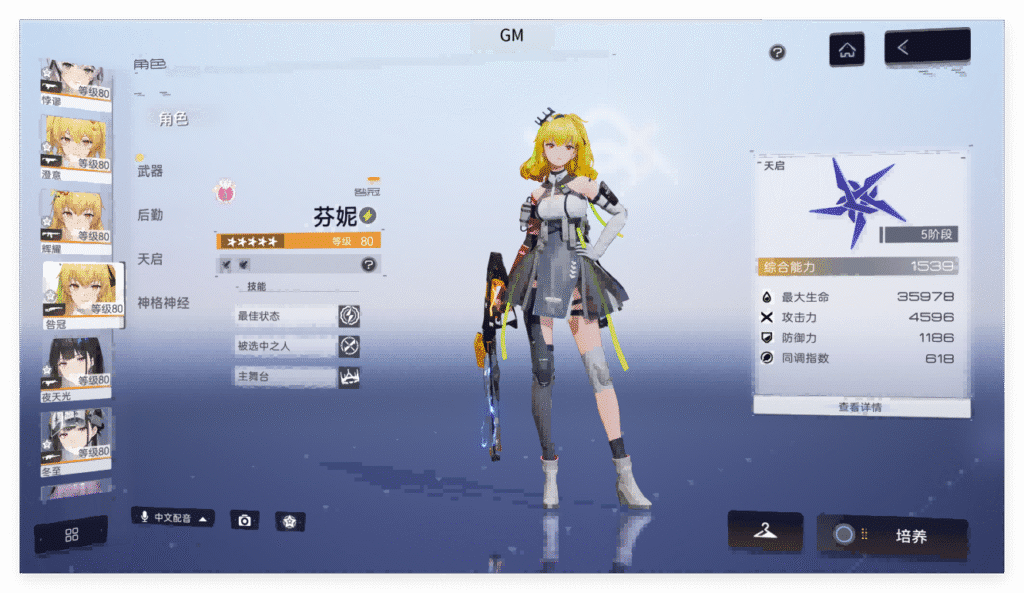Open the 天启 tab

pos(150,259)
